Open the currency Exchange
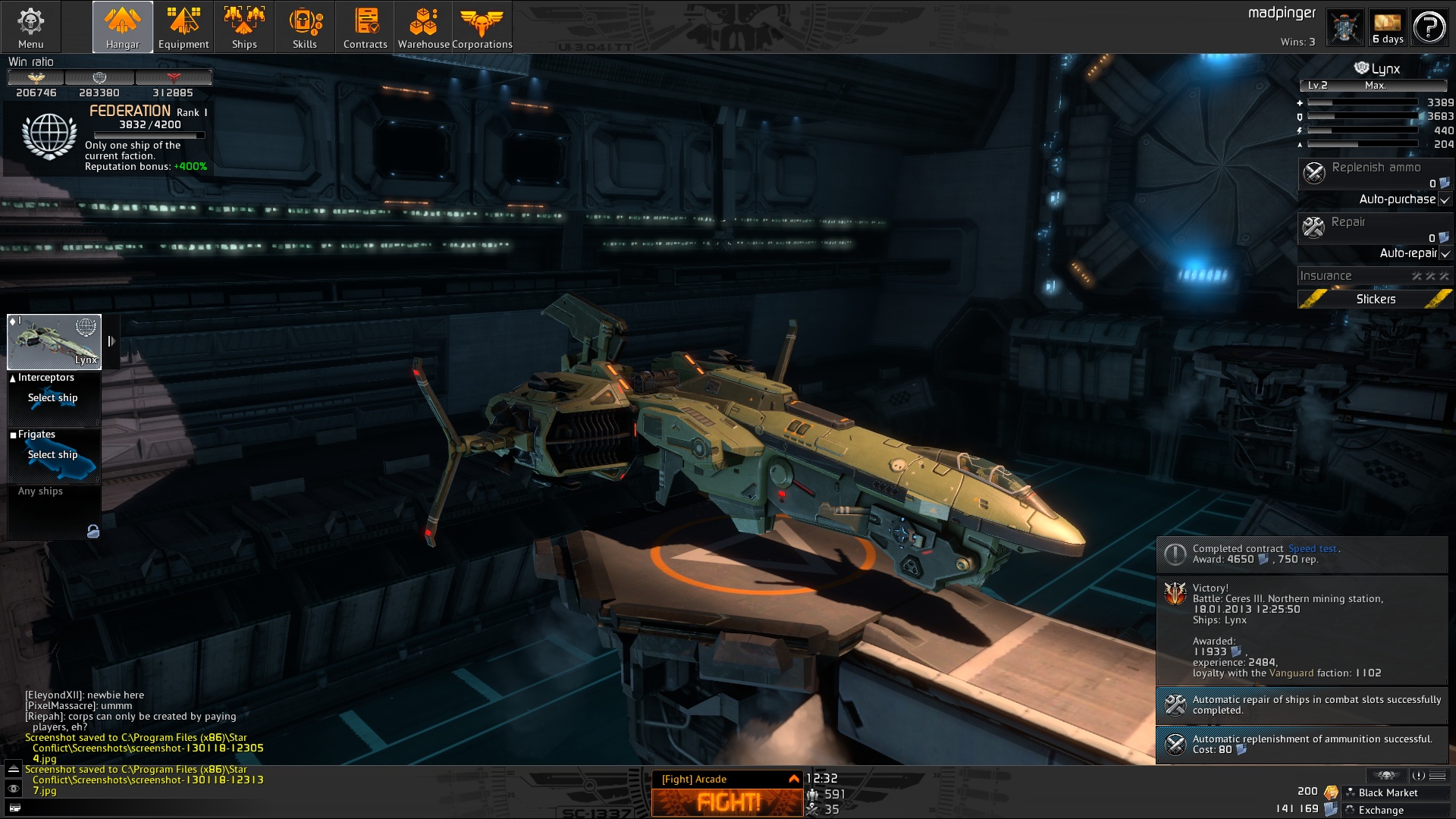The image size is (1456, 819). tap(1381, 810)
